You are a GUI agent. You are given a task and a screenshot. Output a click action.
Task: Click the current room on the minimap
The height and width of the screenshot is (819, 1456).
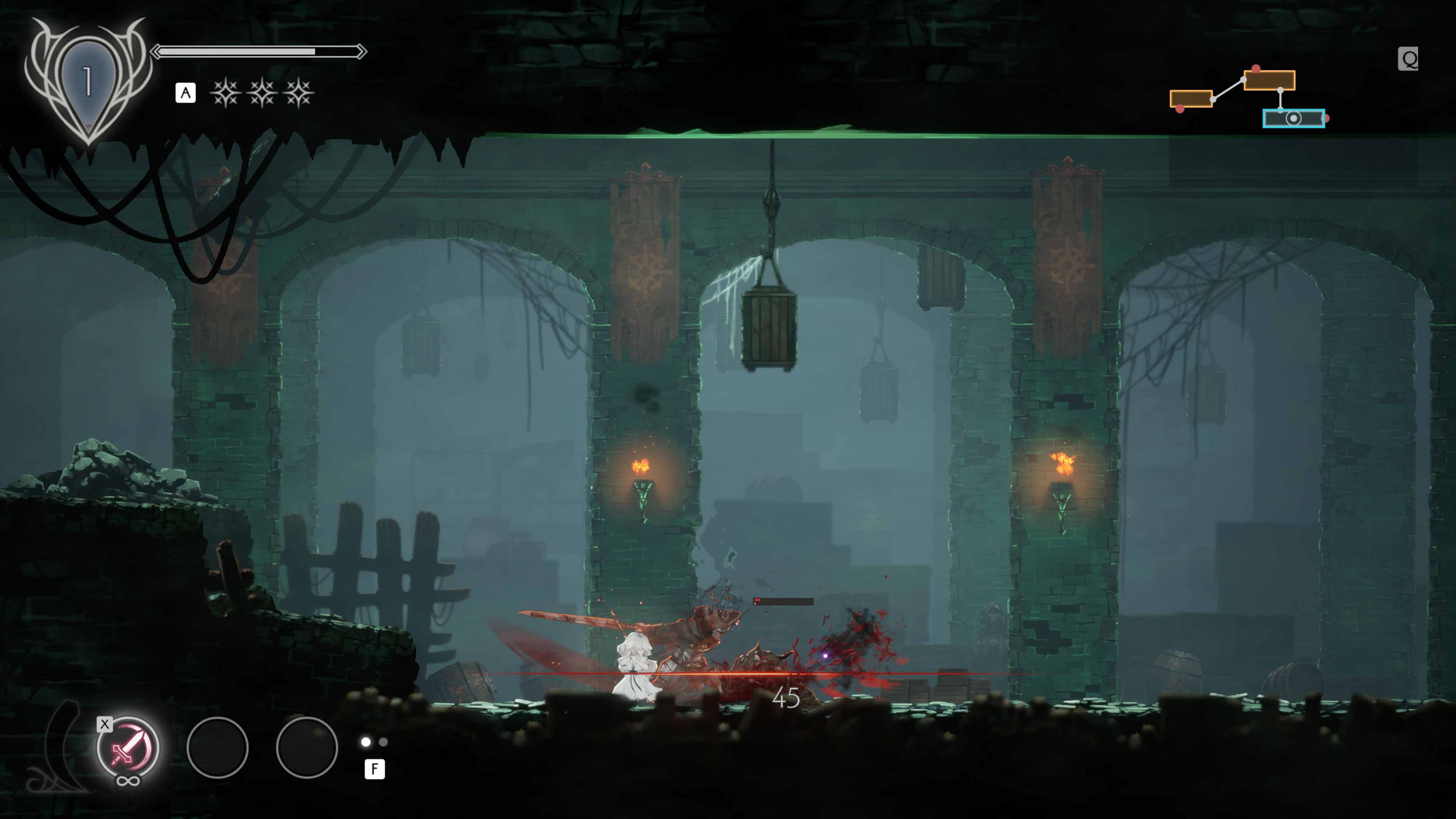[1293, 119]
